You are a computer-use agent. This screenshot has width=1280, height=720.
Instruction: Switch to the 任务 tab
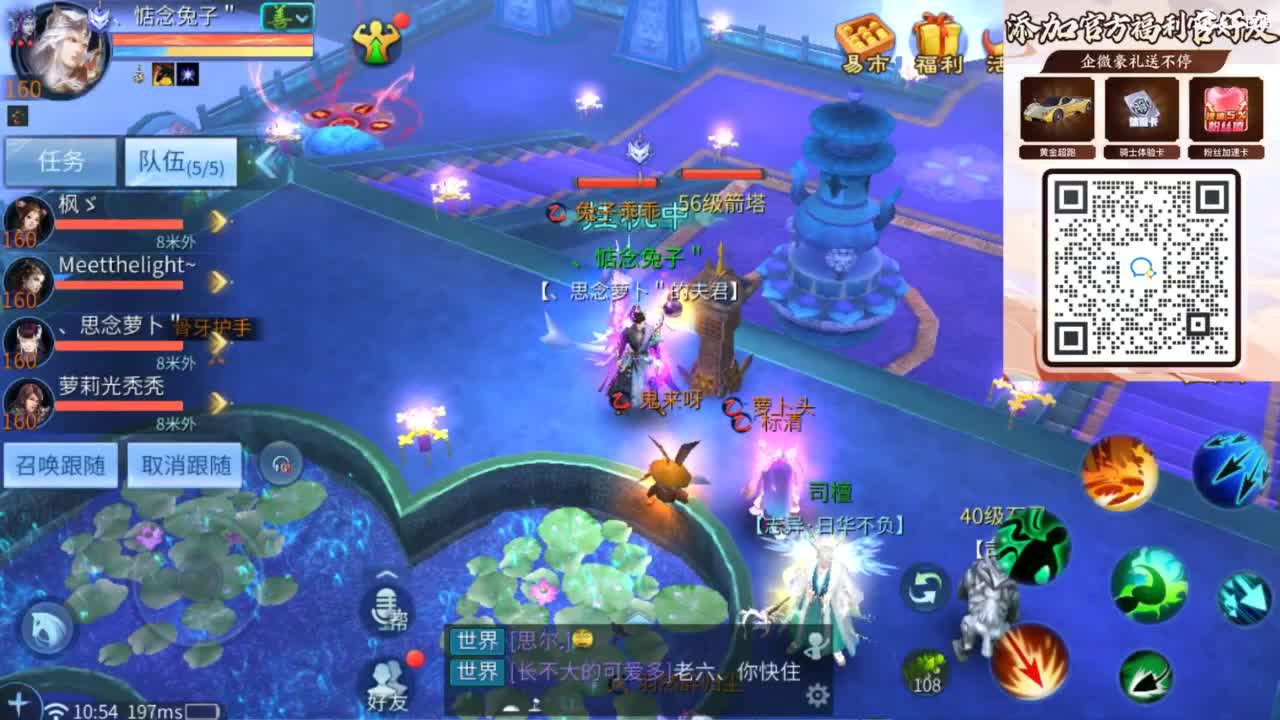click(60, 162)
